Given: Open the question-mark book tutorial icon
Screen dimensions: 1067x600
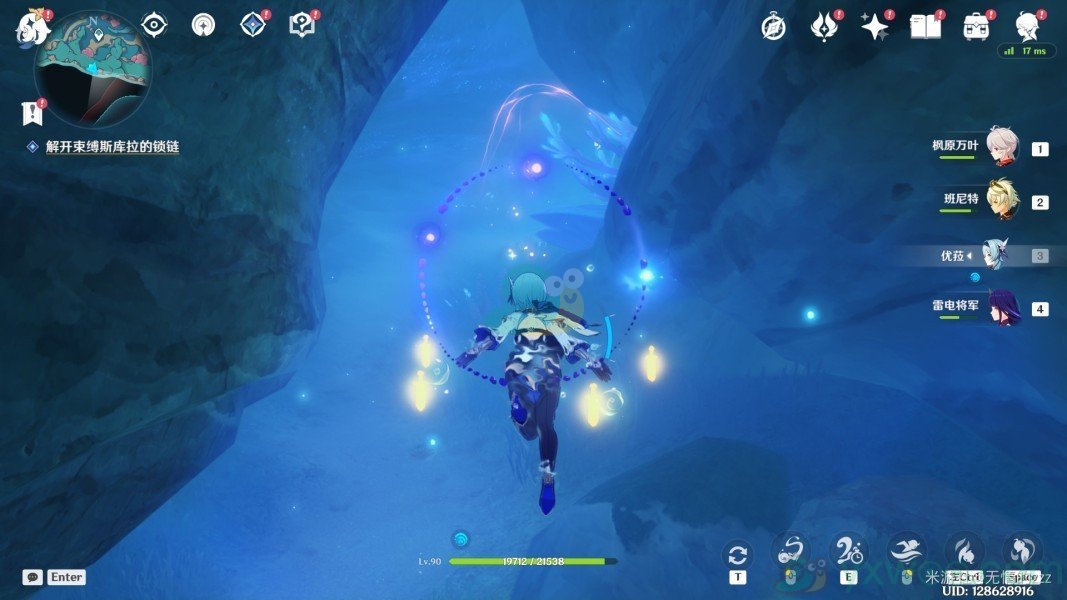Looking at the screenshot, I should (301, 25).
